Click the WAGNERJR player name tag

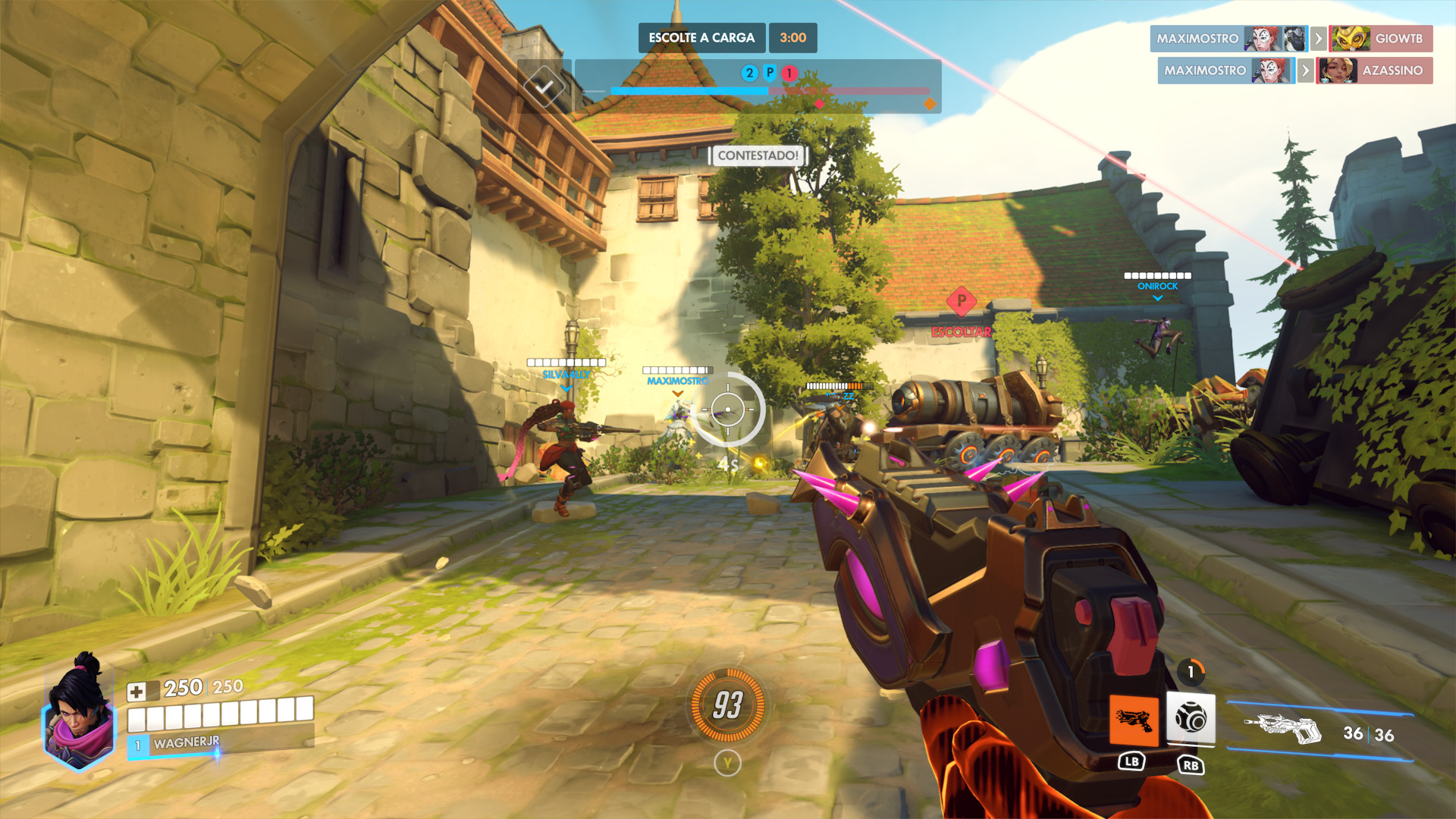(x=187, y=743)
